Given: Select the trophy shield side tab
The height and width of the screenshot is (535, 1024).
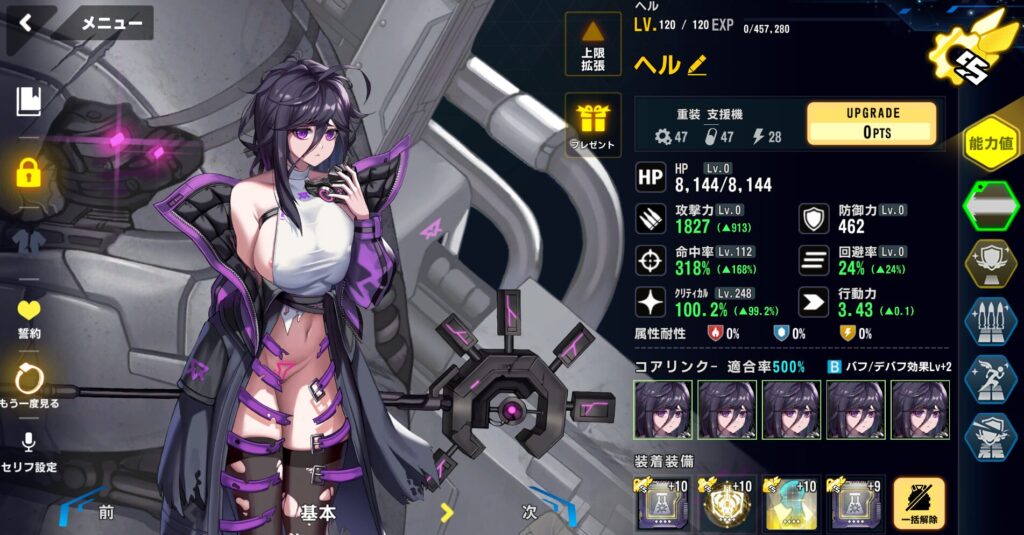Looking at the screenshot, I should [x=990, y=263].
